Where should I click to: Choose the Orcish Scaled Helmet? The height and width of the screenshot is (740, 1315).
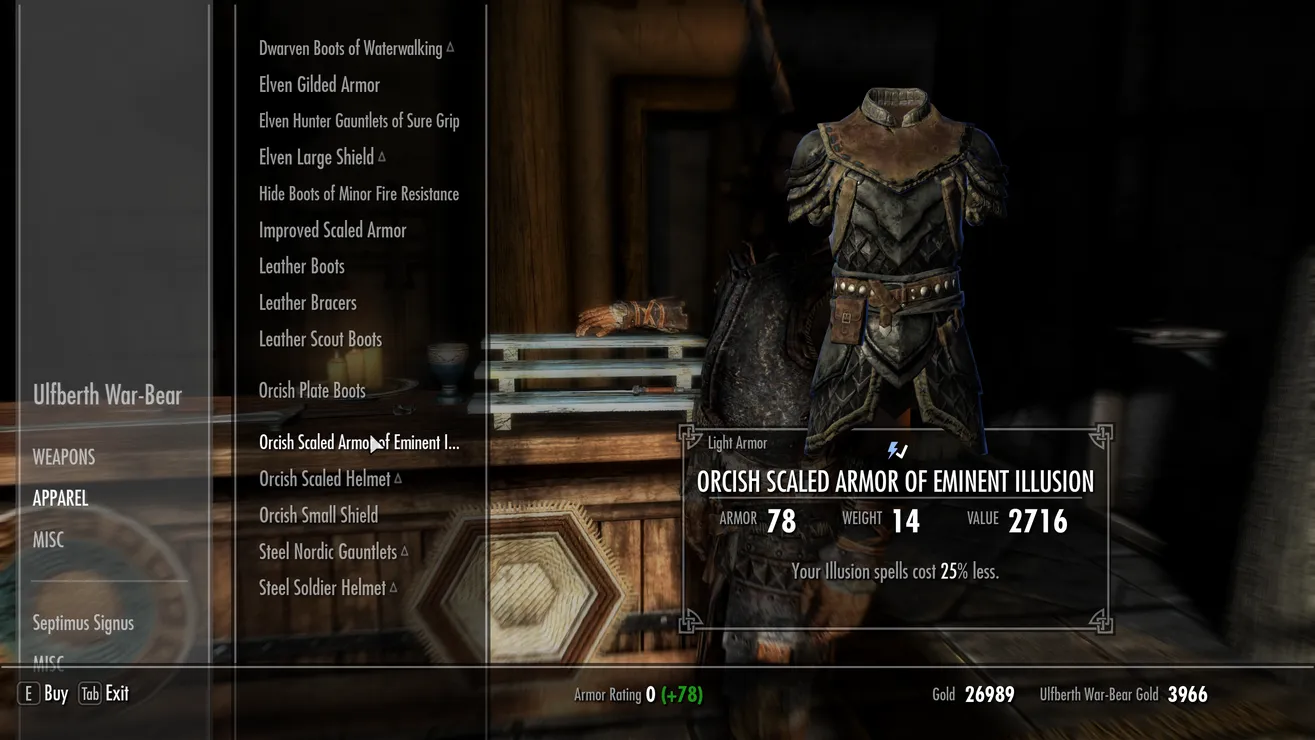[324, 479]
